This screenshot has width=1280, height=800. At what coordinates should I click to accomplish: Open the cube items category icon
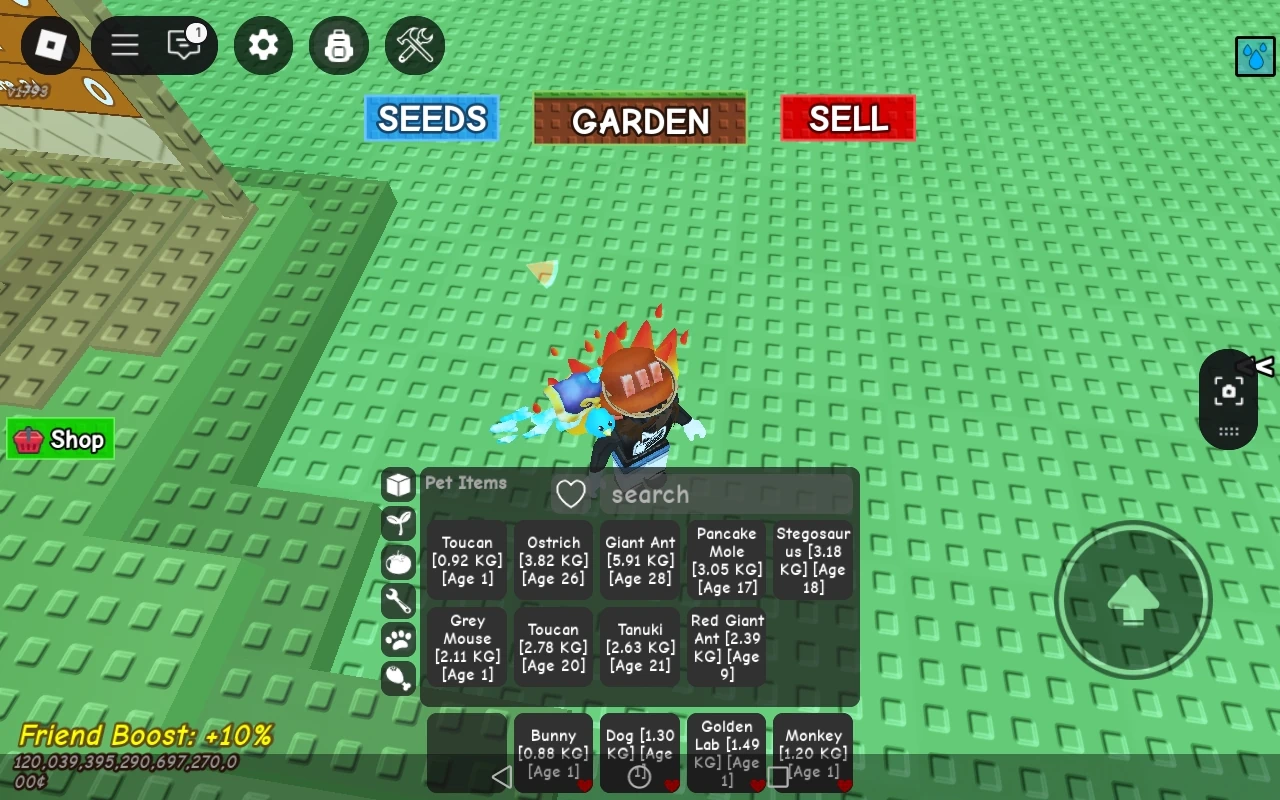tap(398, 483)
